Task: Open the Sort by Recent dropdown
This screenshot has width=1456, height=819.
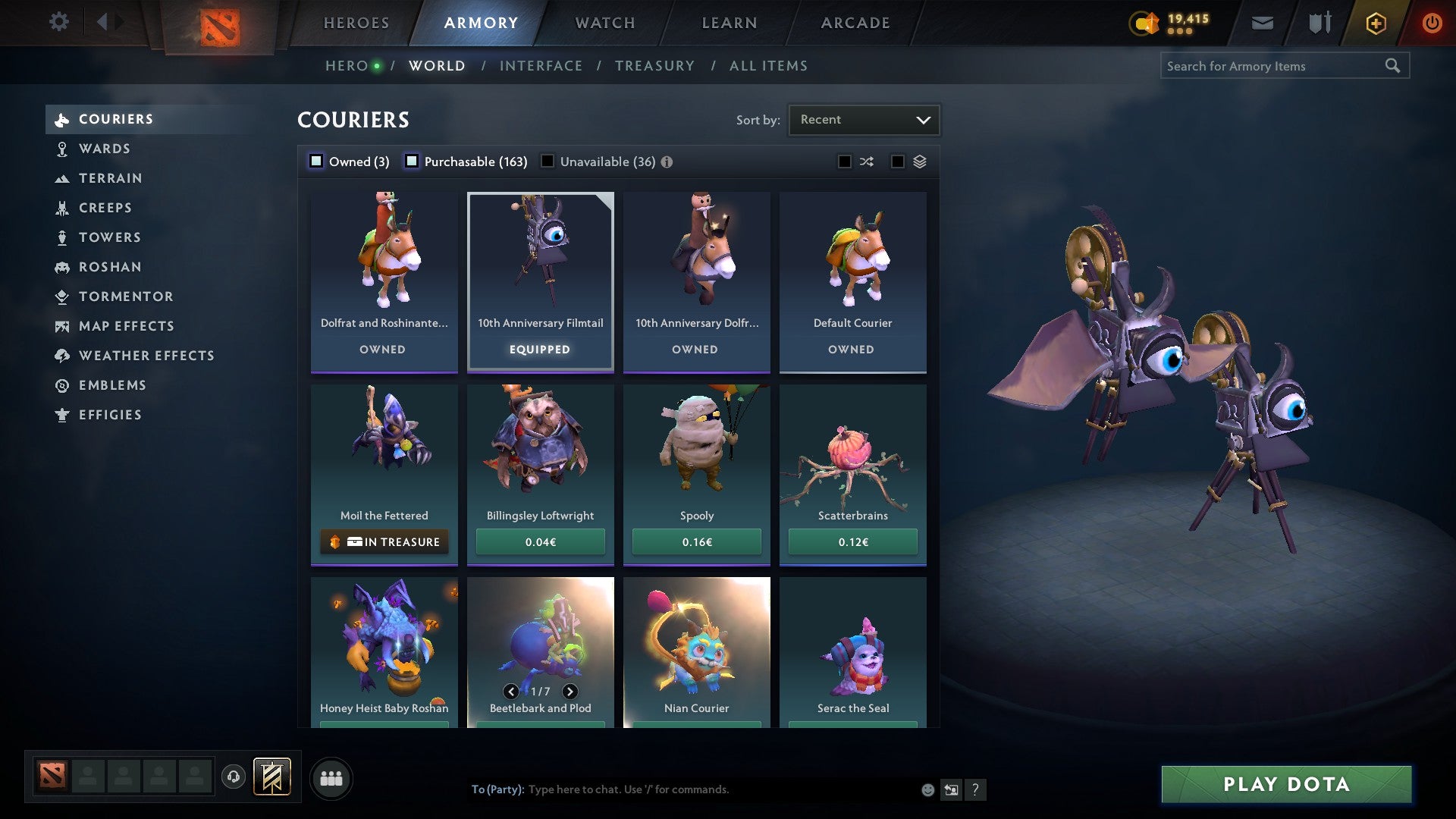Action: tap(864, 119)
